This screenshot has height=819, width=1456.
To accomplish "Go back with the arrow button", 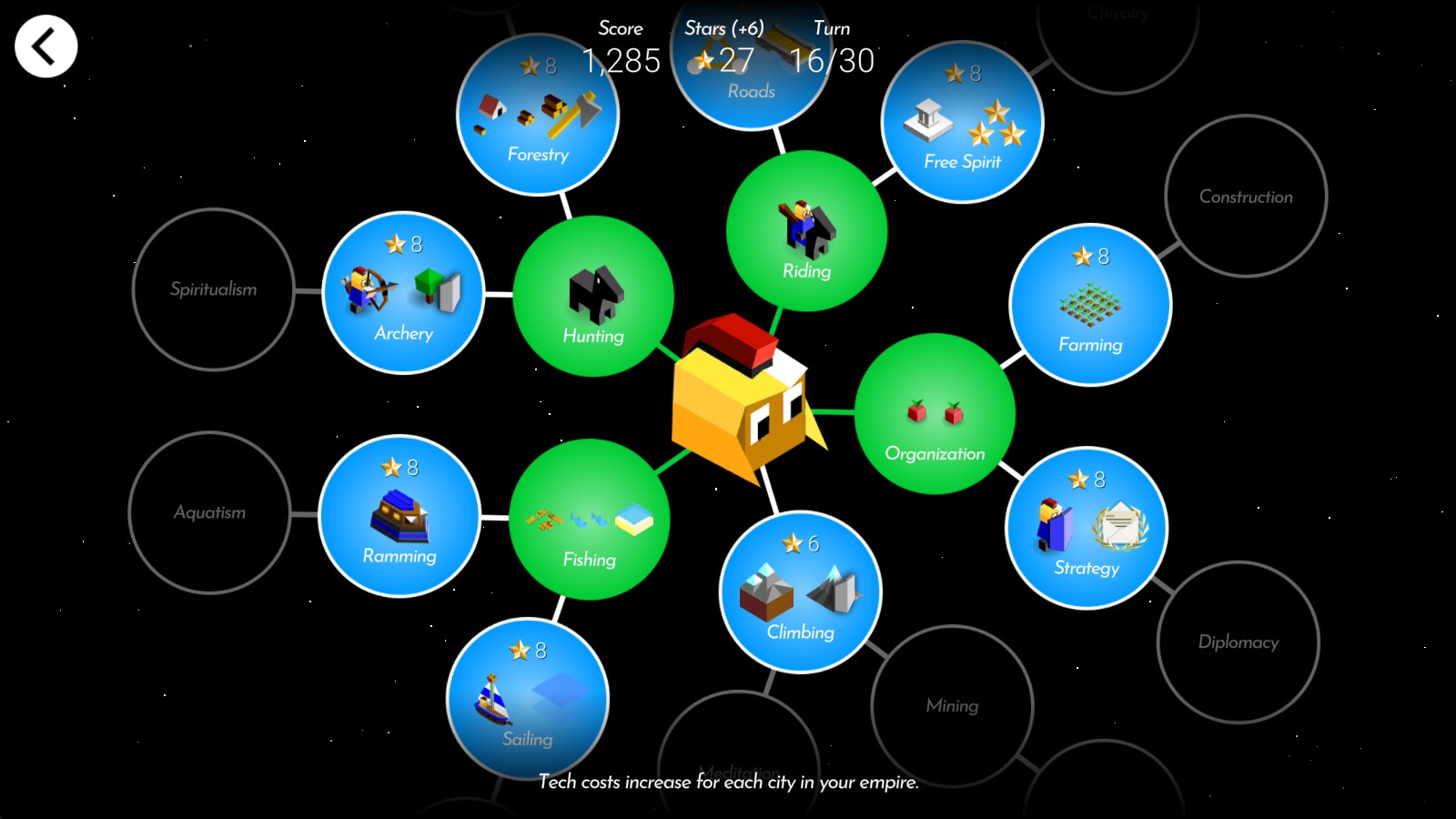I will click(45, 46).
